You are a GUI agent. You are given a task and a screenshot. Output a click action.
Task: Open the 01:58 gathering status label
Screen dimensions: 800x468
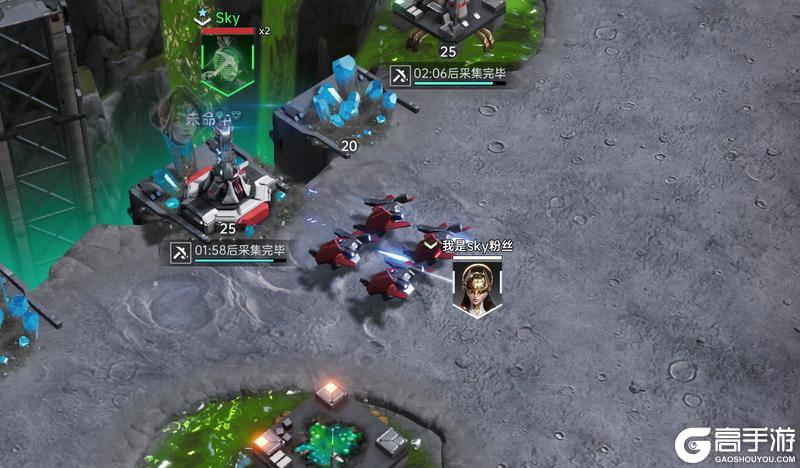(229, 252)
